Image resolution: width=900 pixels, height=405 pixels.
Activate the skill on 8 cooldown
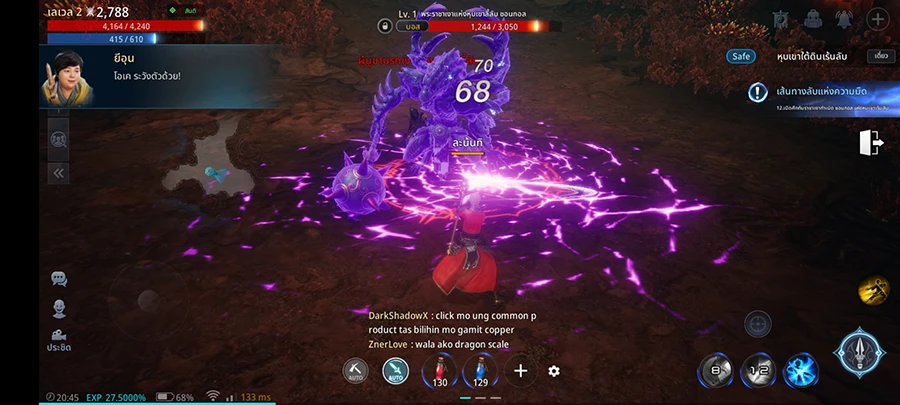click(x=715, y=371)
